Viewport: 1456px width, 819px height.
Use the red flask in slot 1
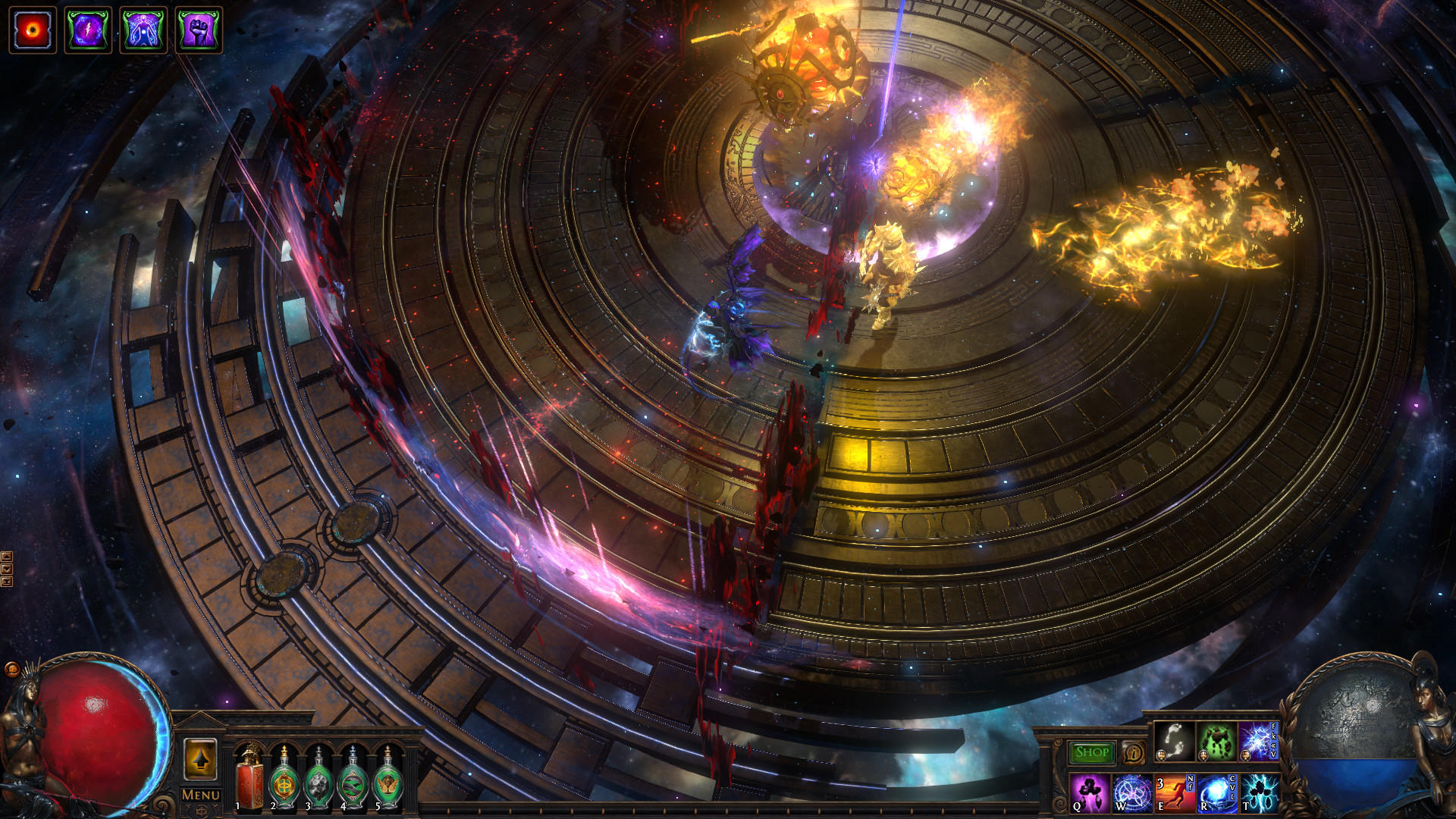(247, 780)
